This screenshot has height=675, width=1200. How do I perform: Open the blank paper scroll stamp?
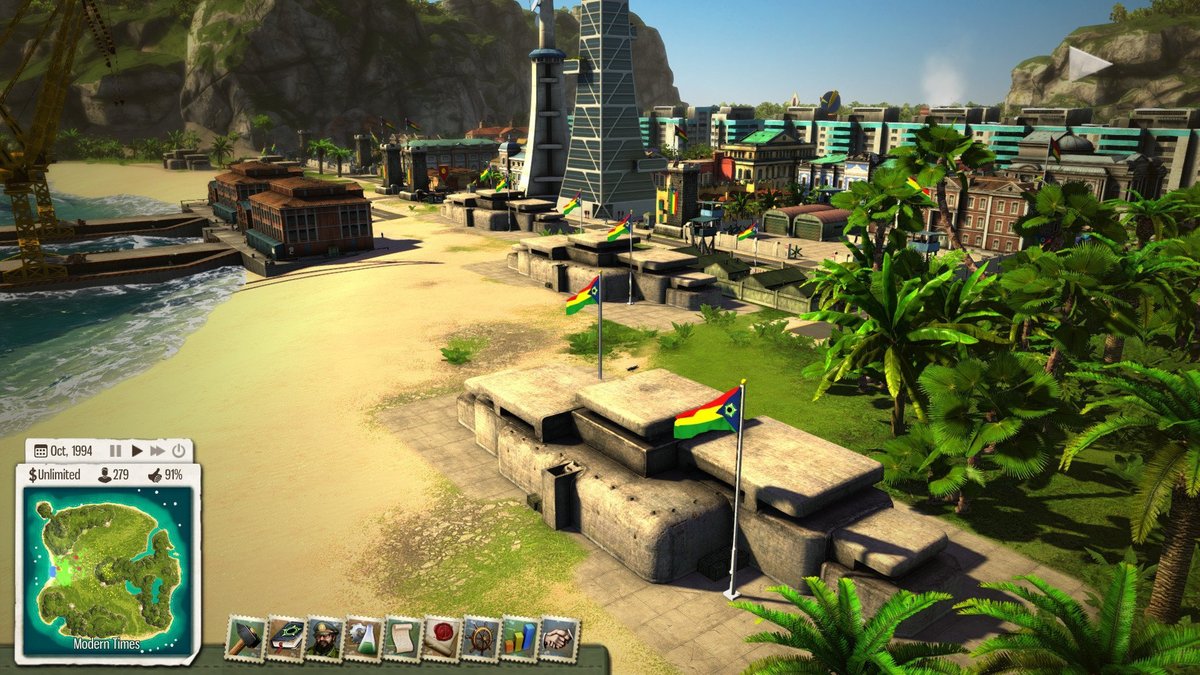coord(402,638)
